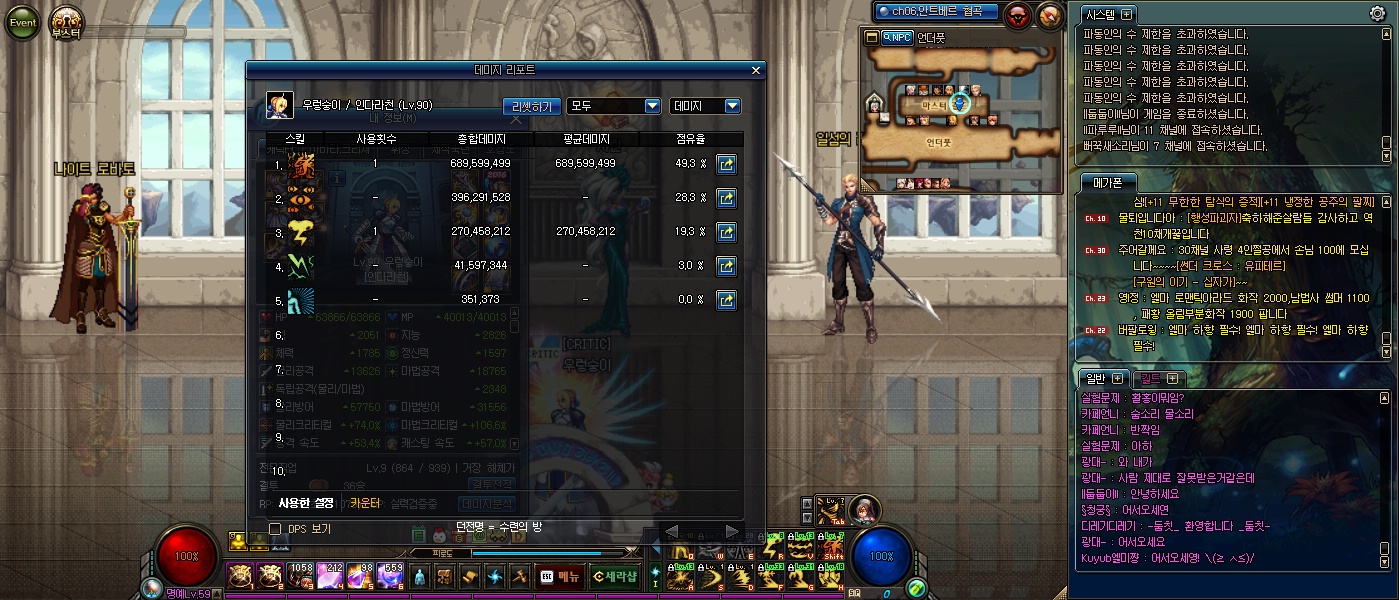Close the damage report window
Screen dimensions: 1399x600
pyautogui.click(x=756, y=70)
